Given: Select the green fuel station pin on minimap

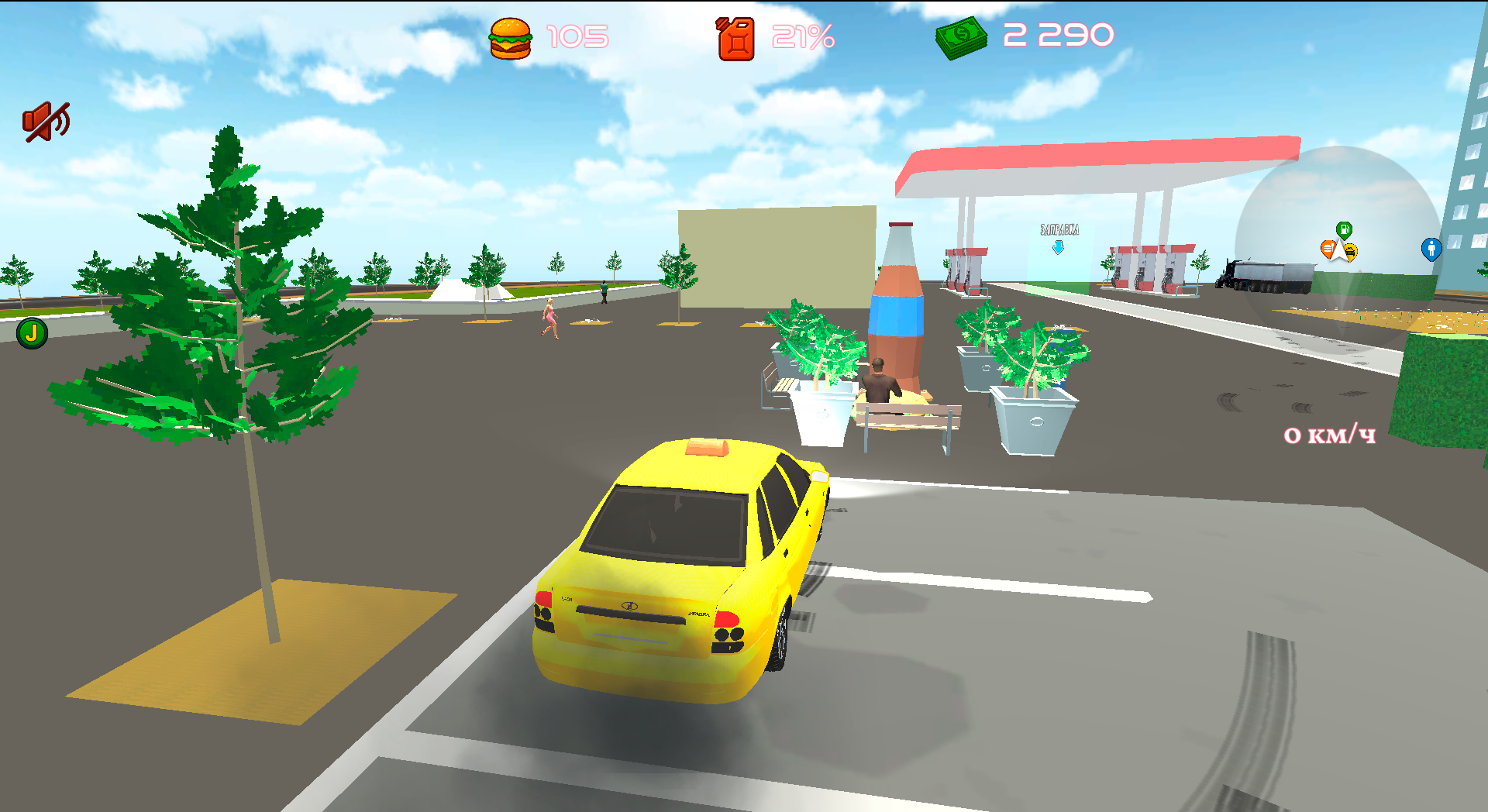Looking at the screenshot, I should (x=1345, y=230).
